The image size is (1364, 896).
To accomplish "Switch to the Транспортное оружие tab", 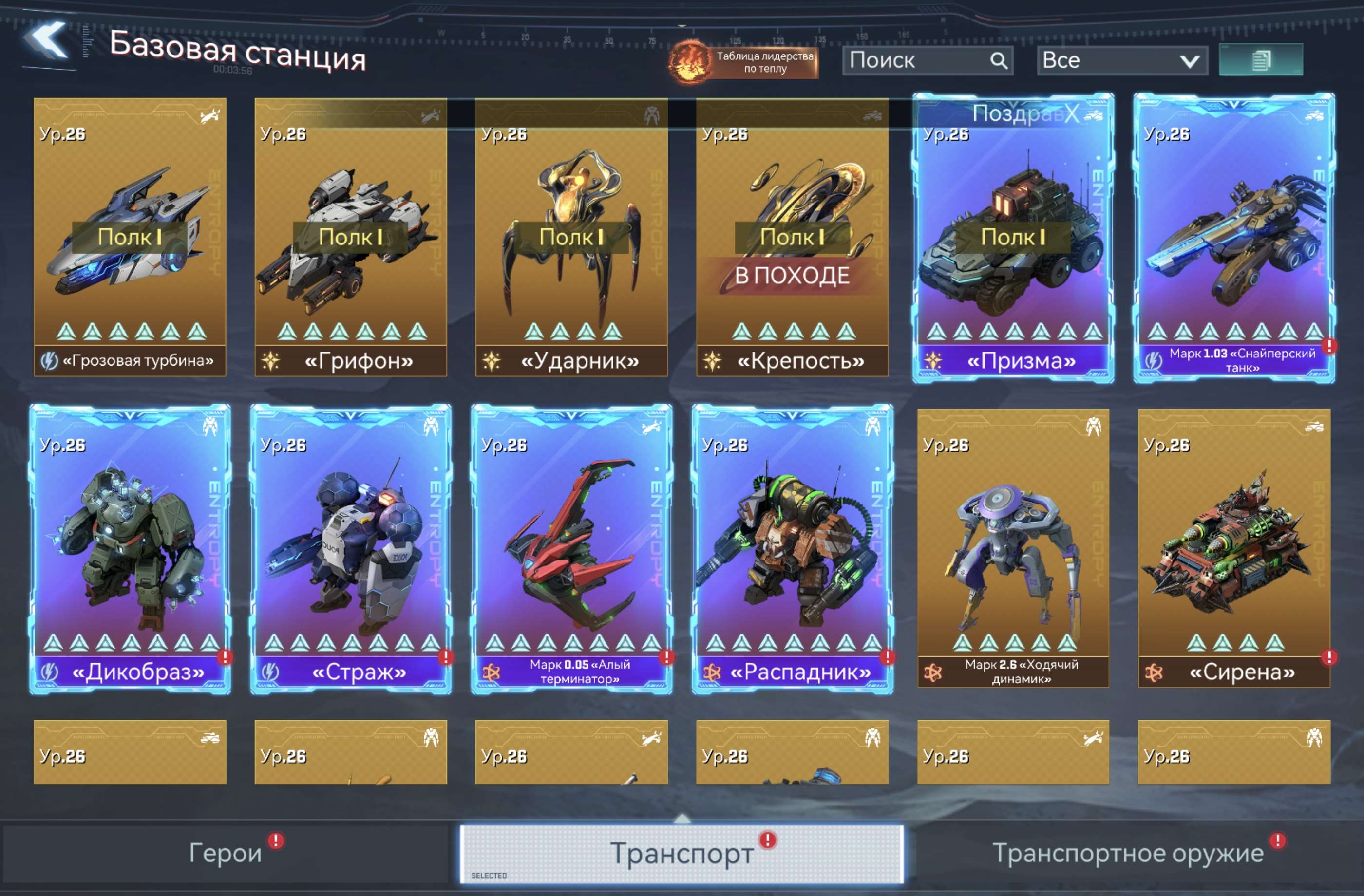I will [1127, 853].
